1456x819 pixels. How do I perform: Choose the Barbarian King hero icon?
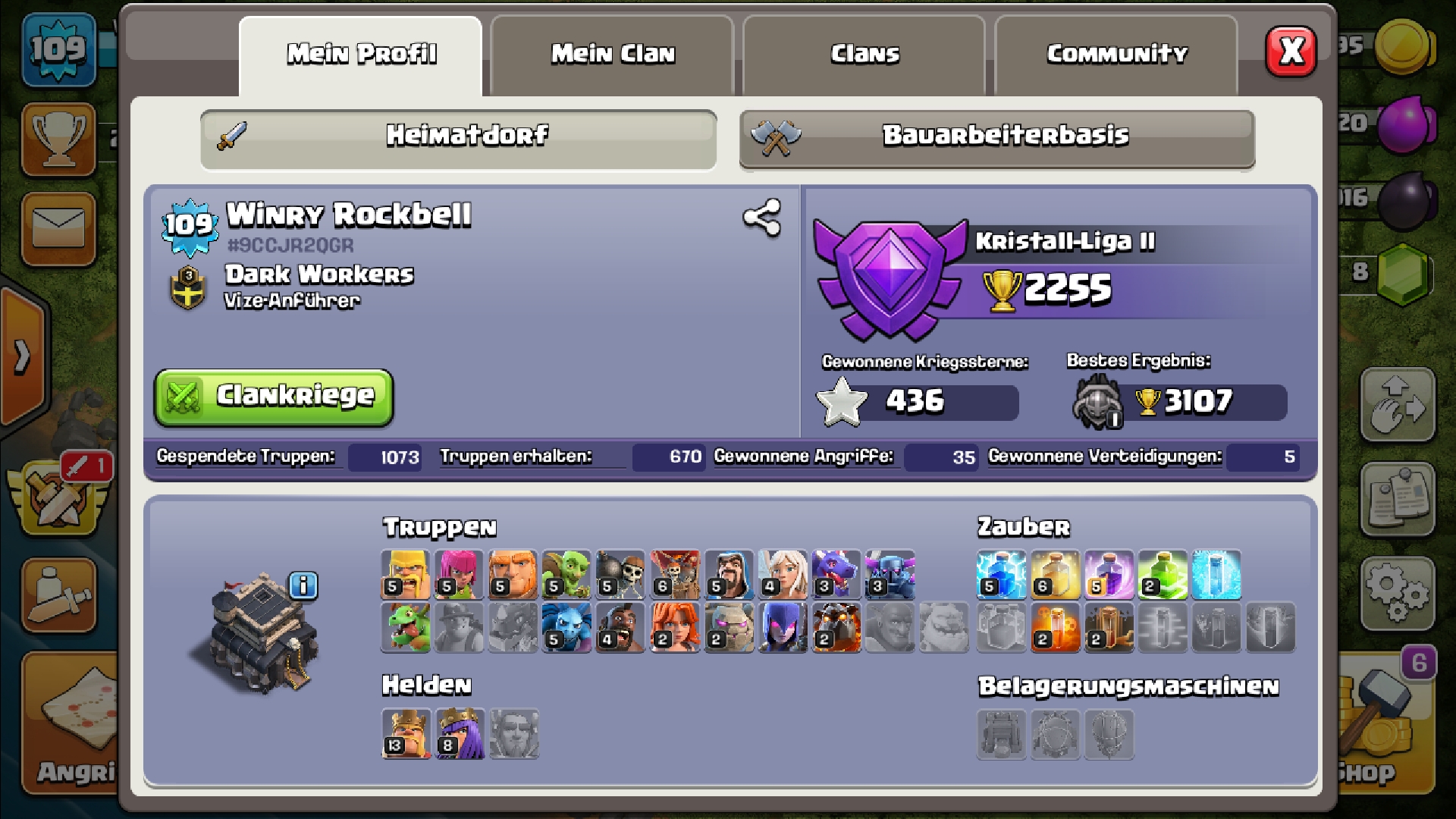[x=406, y=734]
